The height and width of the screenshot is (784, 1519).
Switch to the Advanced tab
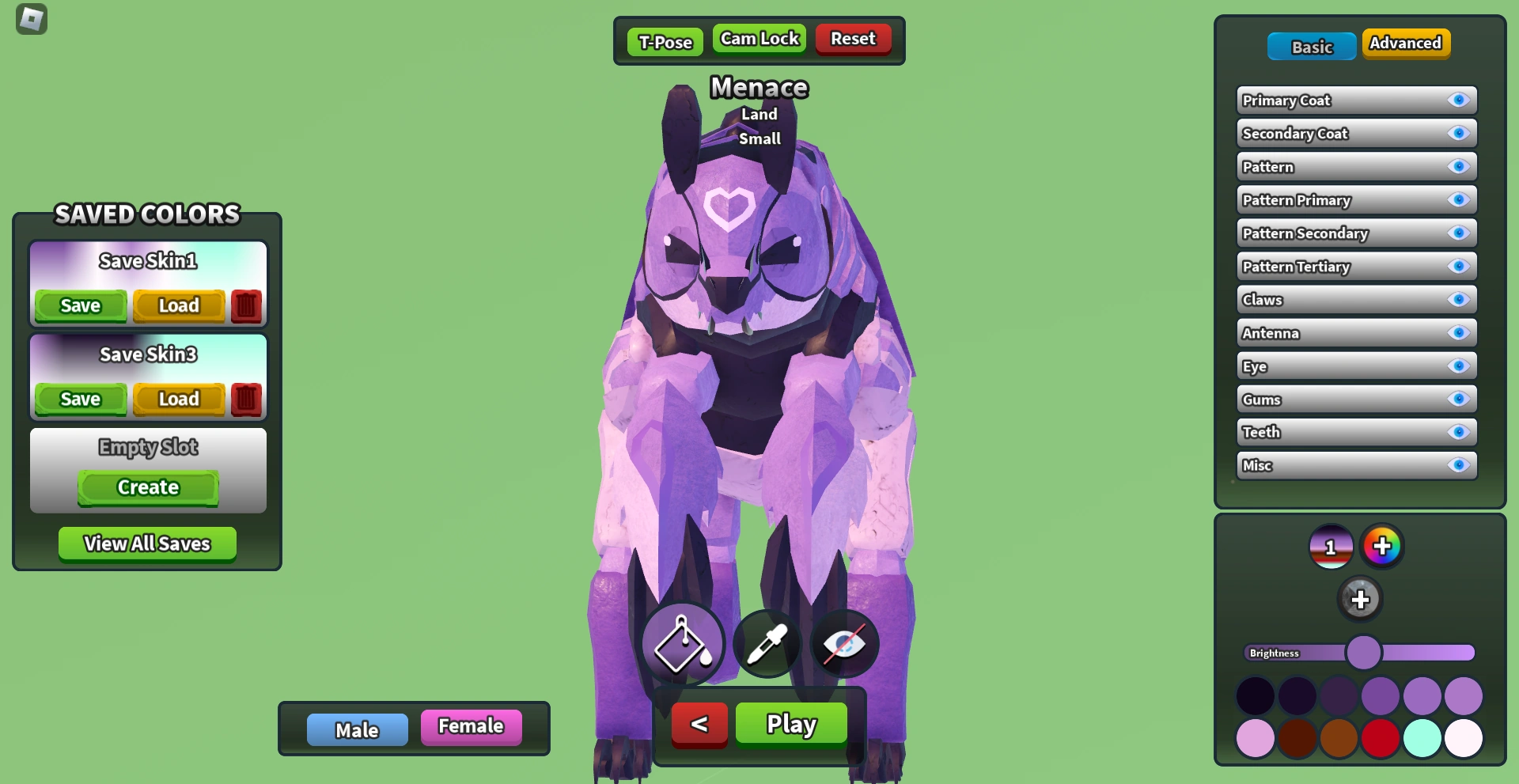(1406, 44)
